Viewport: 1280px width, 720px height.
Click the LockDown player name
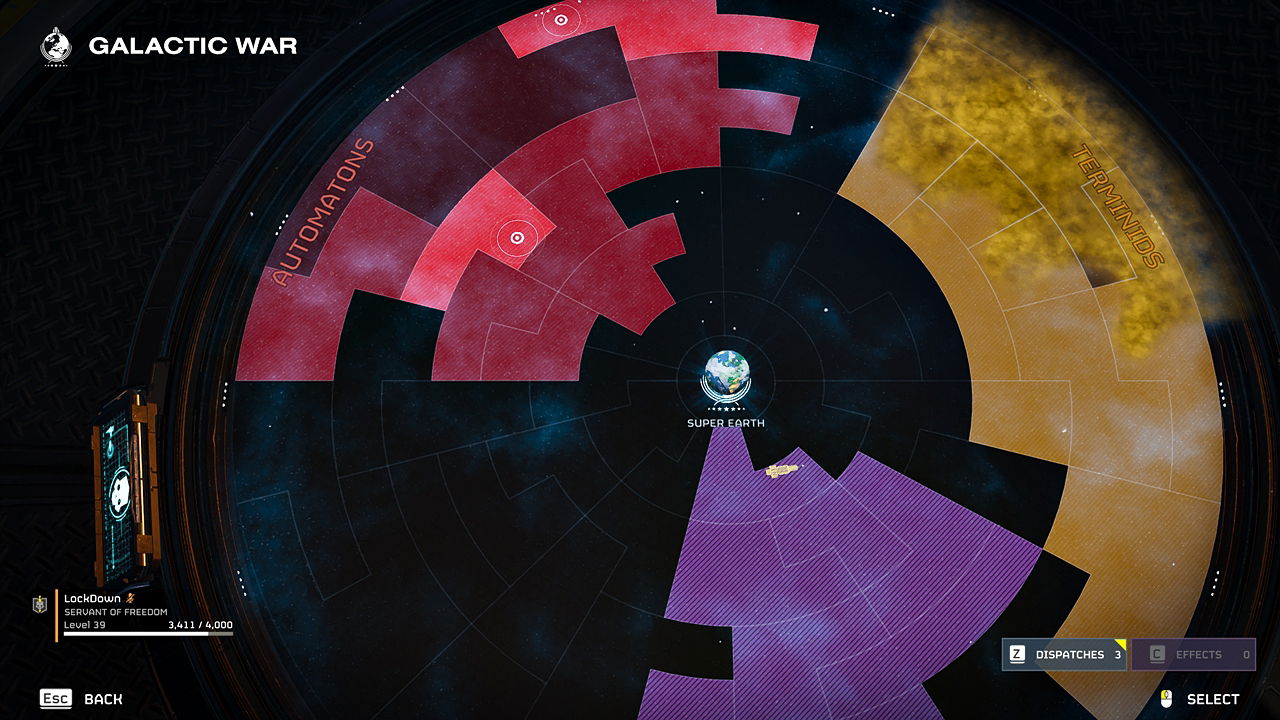(x=92, y=599)
